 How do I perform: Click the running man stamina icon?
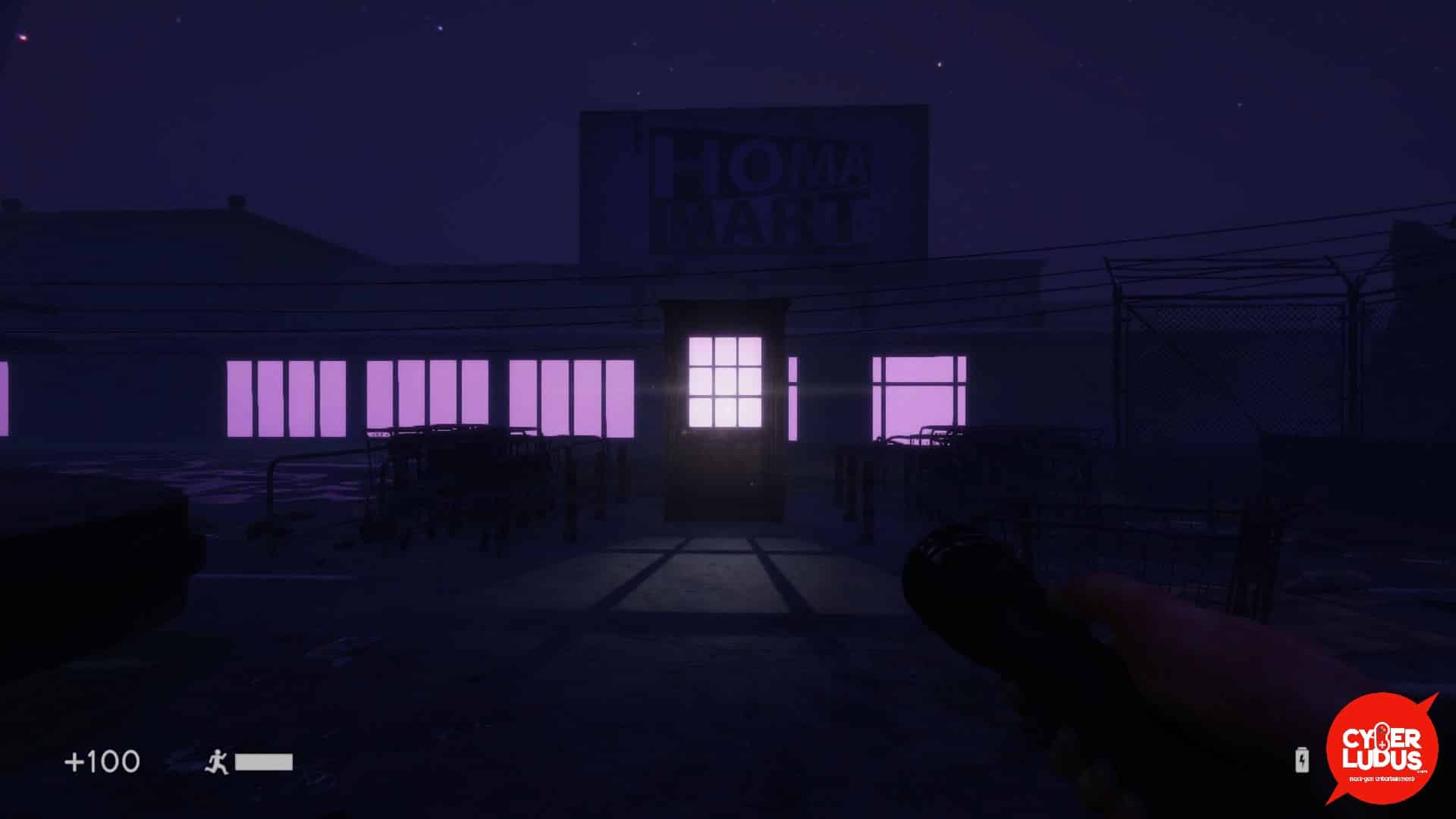pyautogui.click(x=217, y=761)
